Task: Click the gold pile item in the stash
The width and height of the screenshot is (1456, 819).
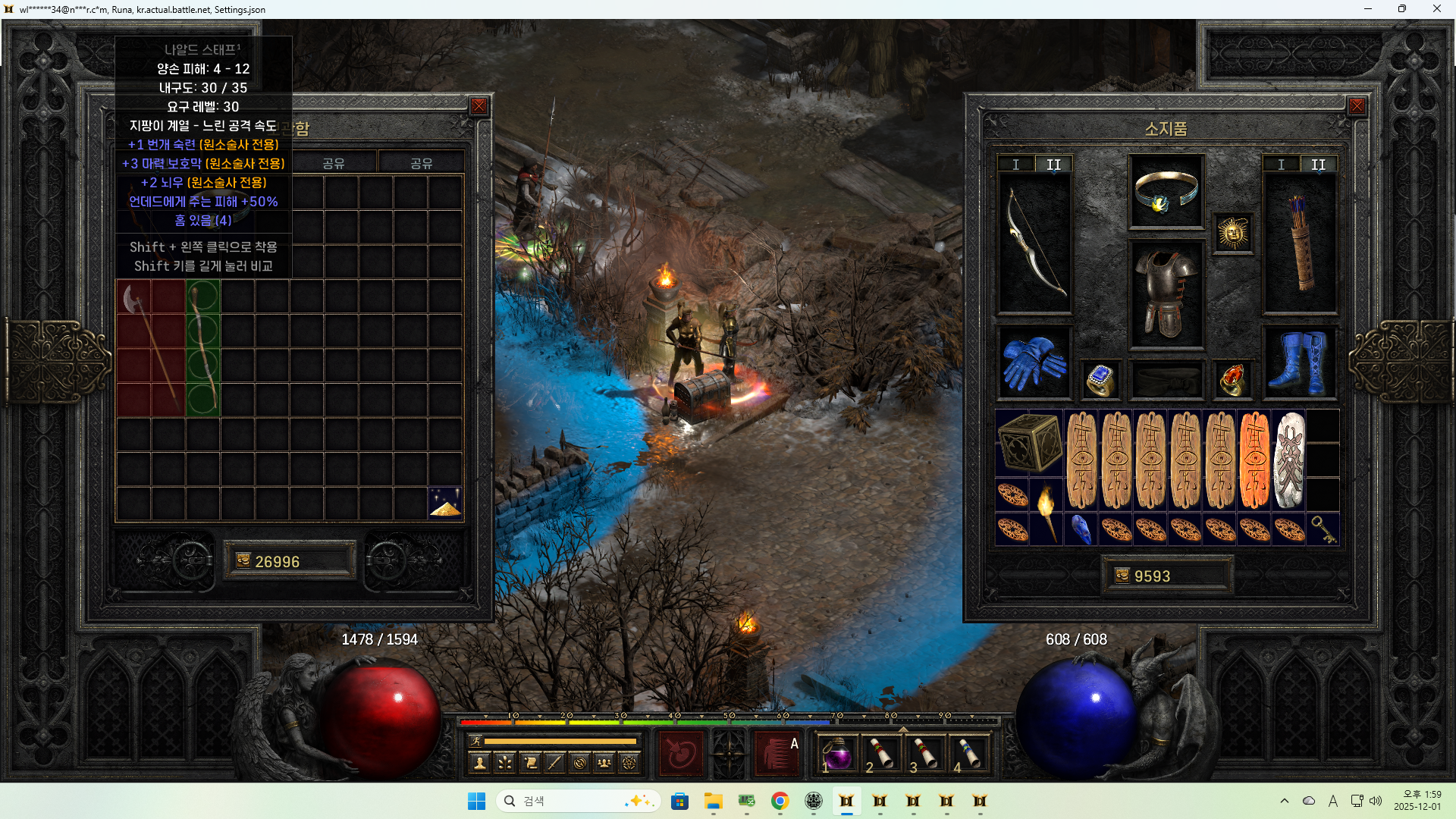Action: coord(445,503)
